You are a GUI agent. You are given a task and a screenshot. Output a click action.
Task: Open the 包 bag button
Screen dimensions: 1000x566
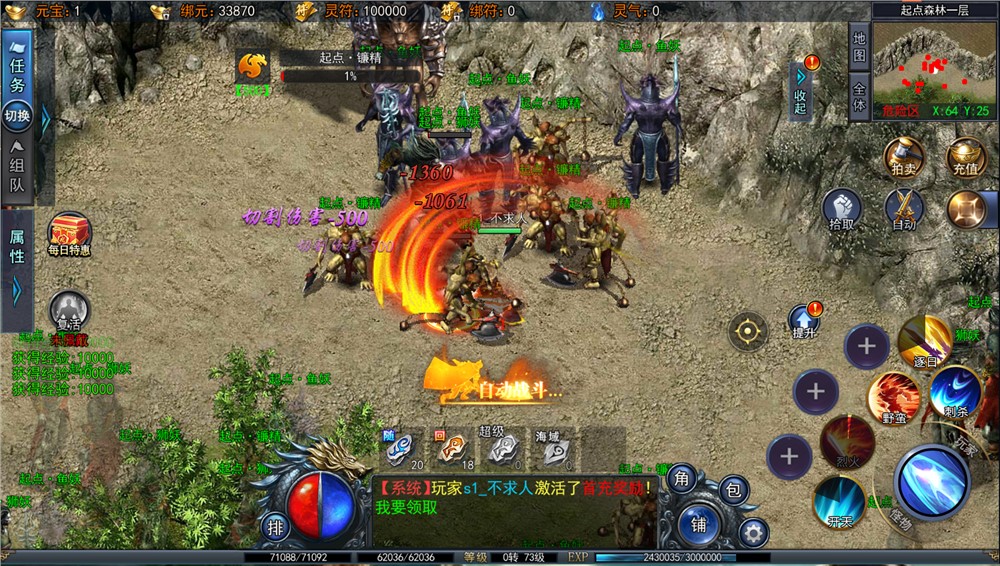tap(733, 489)
